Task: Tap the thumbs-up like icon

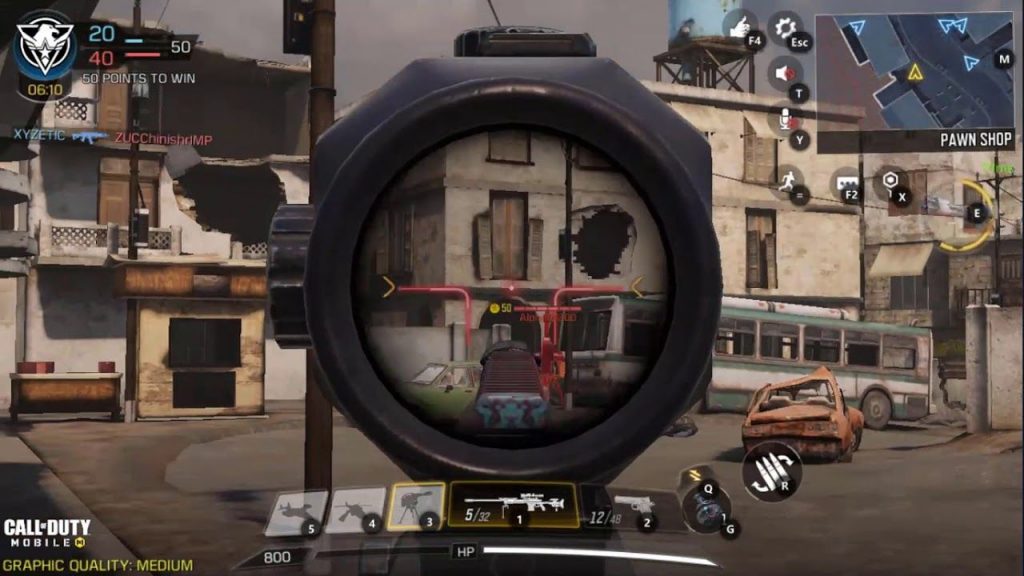Action: pos(741,27)
